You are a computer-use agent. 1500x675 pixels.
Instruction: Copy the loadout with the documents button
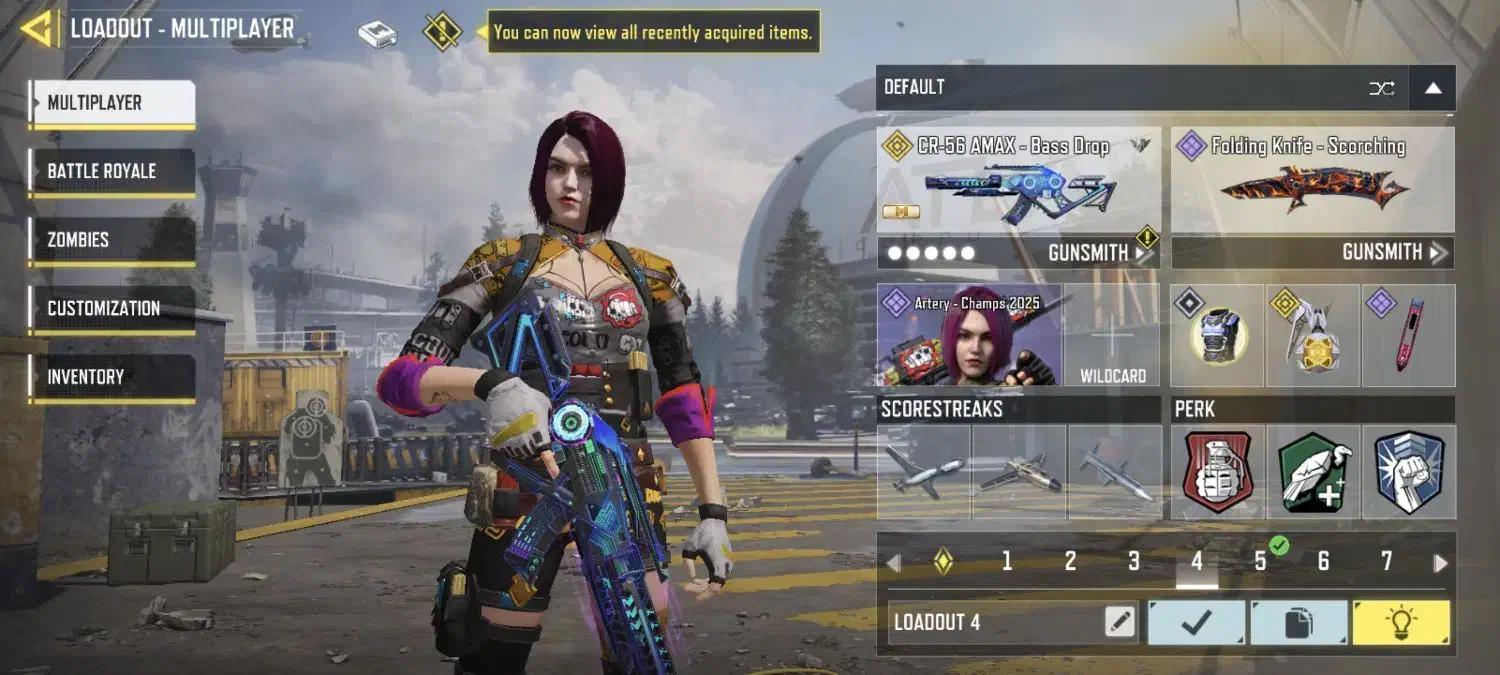tap(1298, 622)
